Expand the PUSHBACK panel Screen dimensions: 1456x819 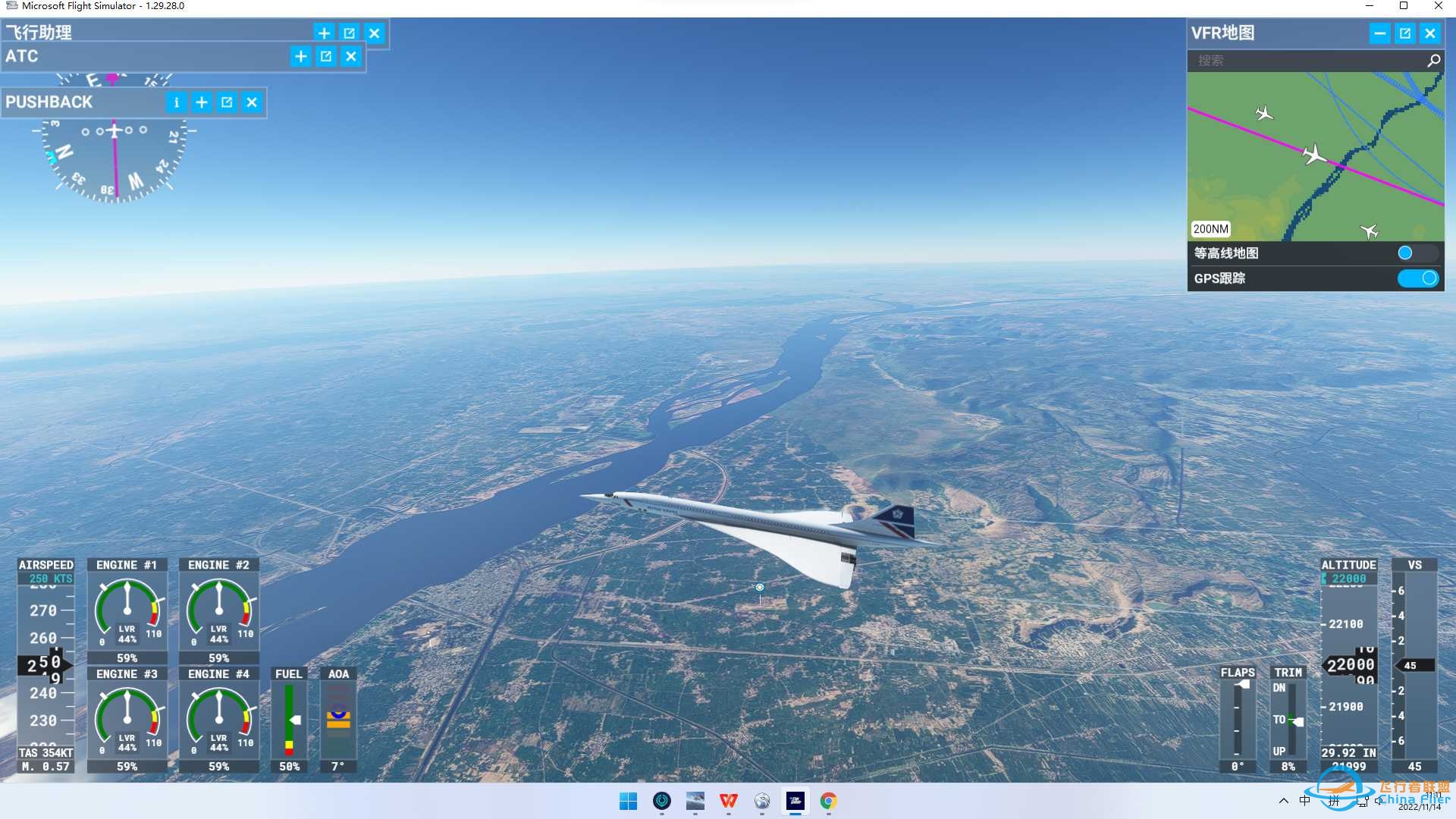click(202, 102)
